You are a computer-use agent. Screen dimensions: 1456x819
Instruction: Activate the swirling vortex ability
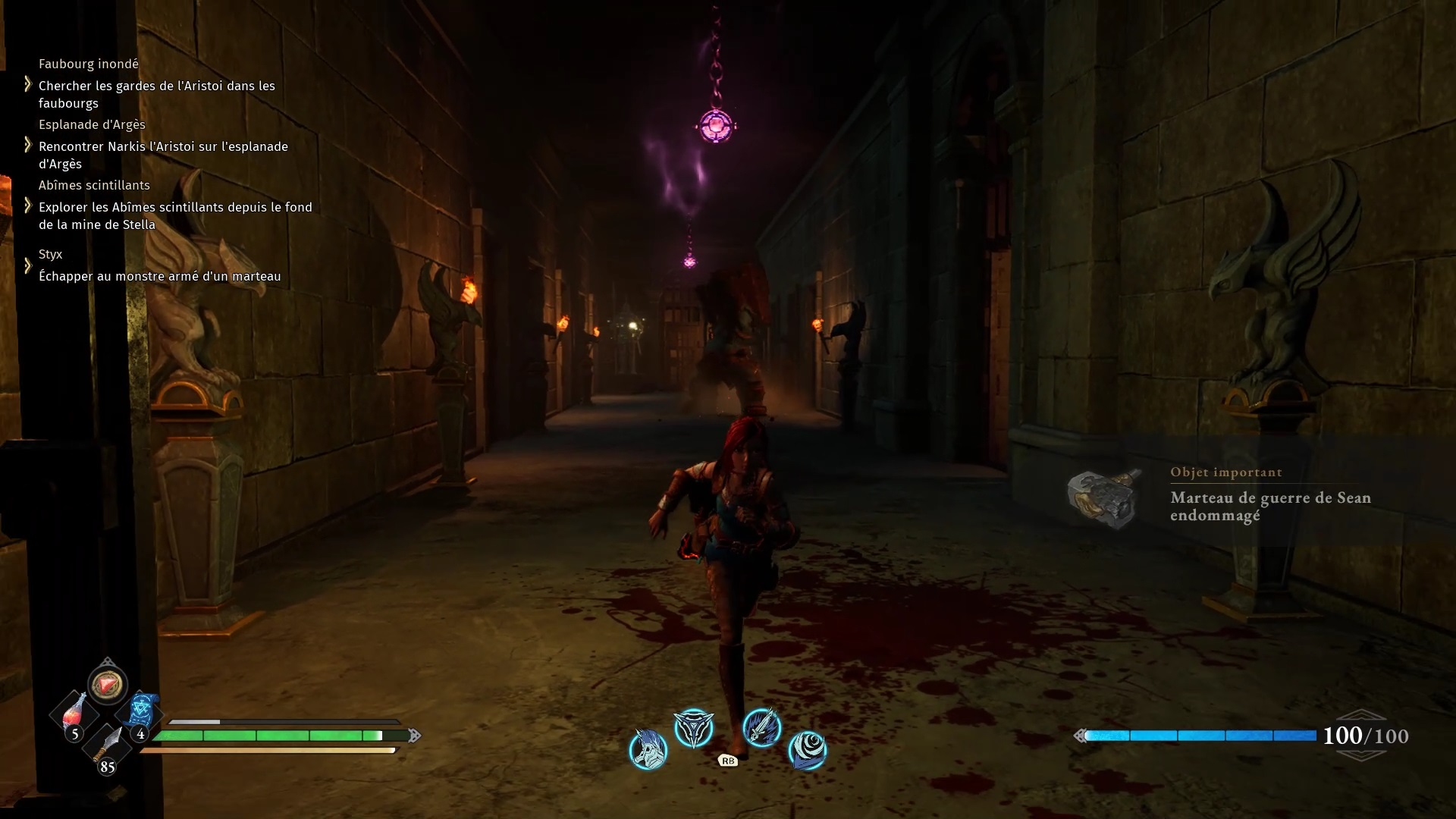(807, 750)
